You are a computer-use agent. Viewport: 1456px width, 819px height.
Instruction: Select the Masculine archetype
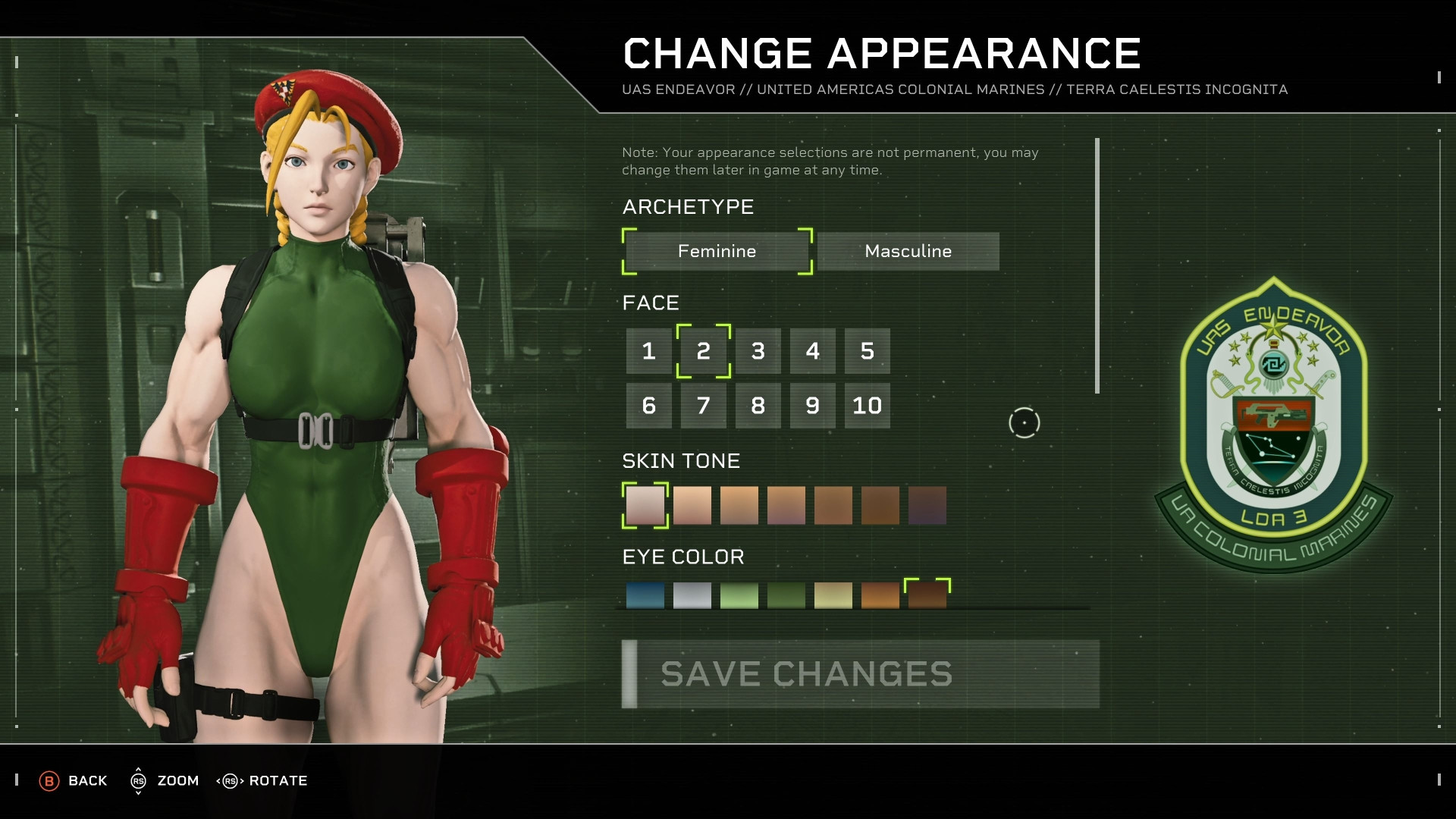coord(908,251)
